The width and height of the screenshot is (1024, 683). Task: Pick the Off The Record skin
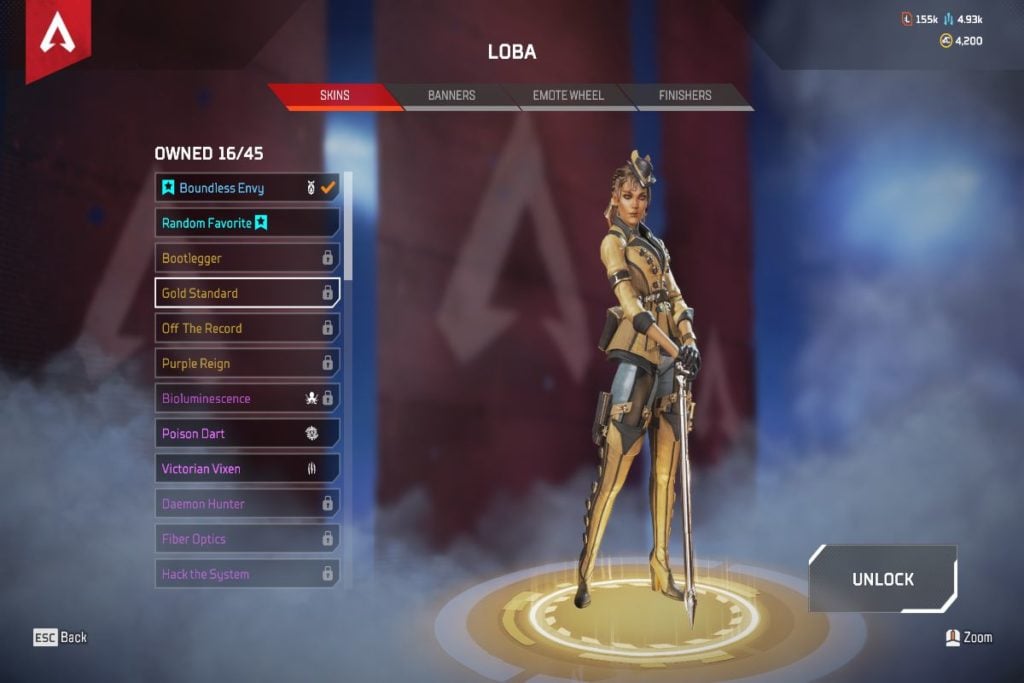[x=247, y=328]
